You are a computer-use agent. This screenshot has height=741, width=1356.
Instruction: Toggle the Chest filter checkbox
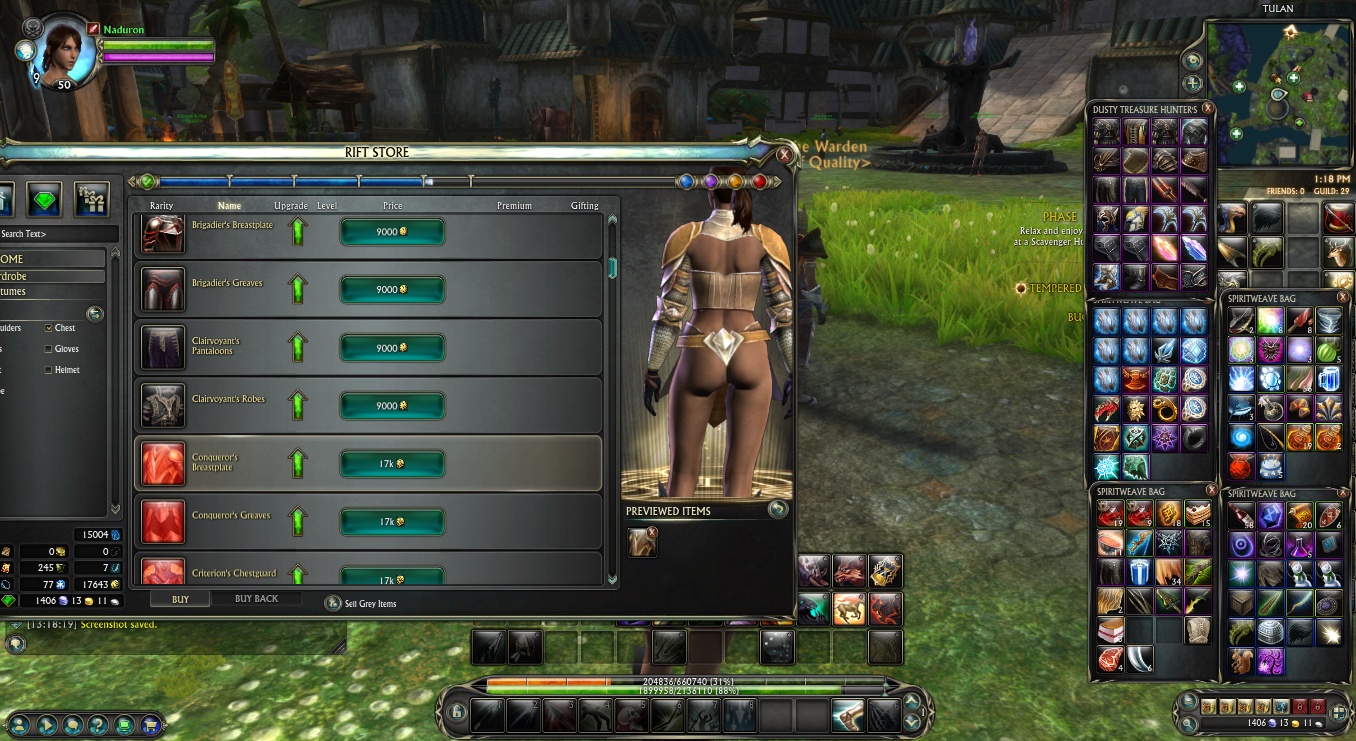(49, 328)
